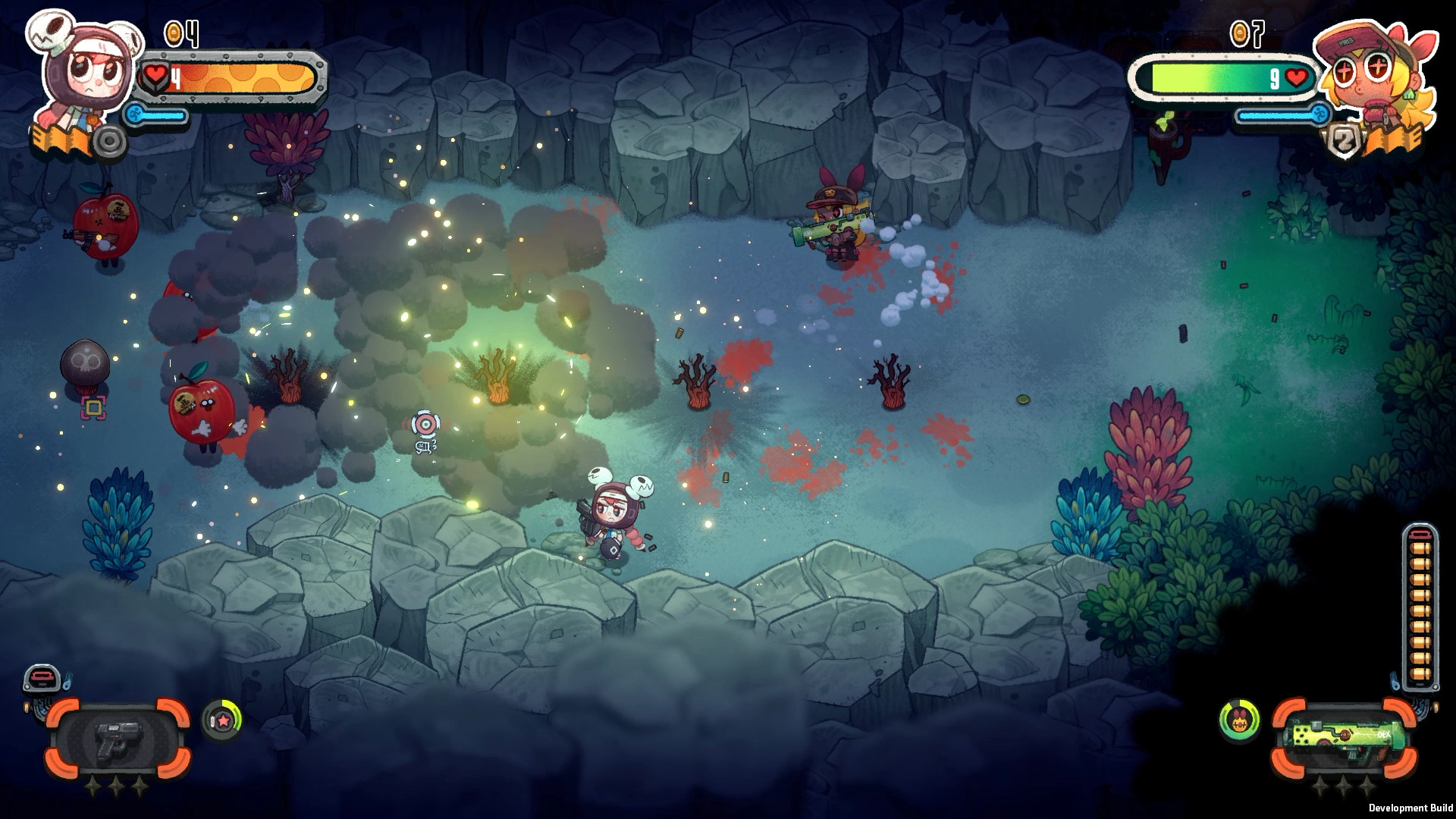Screen dimensions: 1456x819
Task: Select the heart icon on the left health bar
Action: tap(155, 75)
